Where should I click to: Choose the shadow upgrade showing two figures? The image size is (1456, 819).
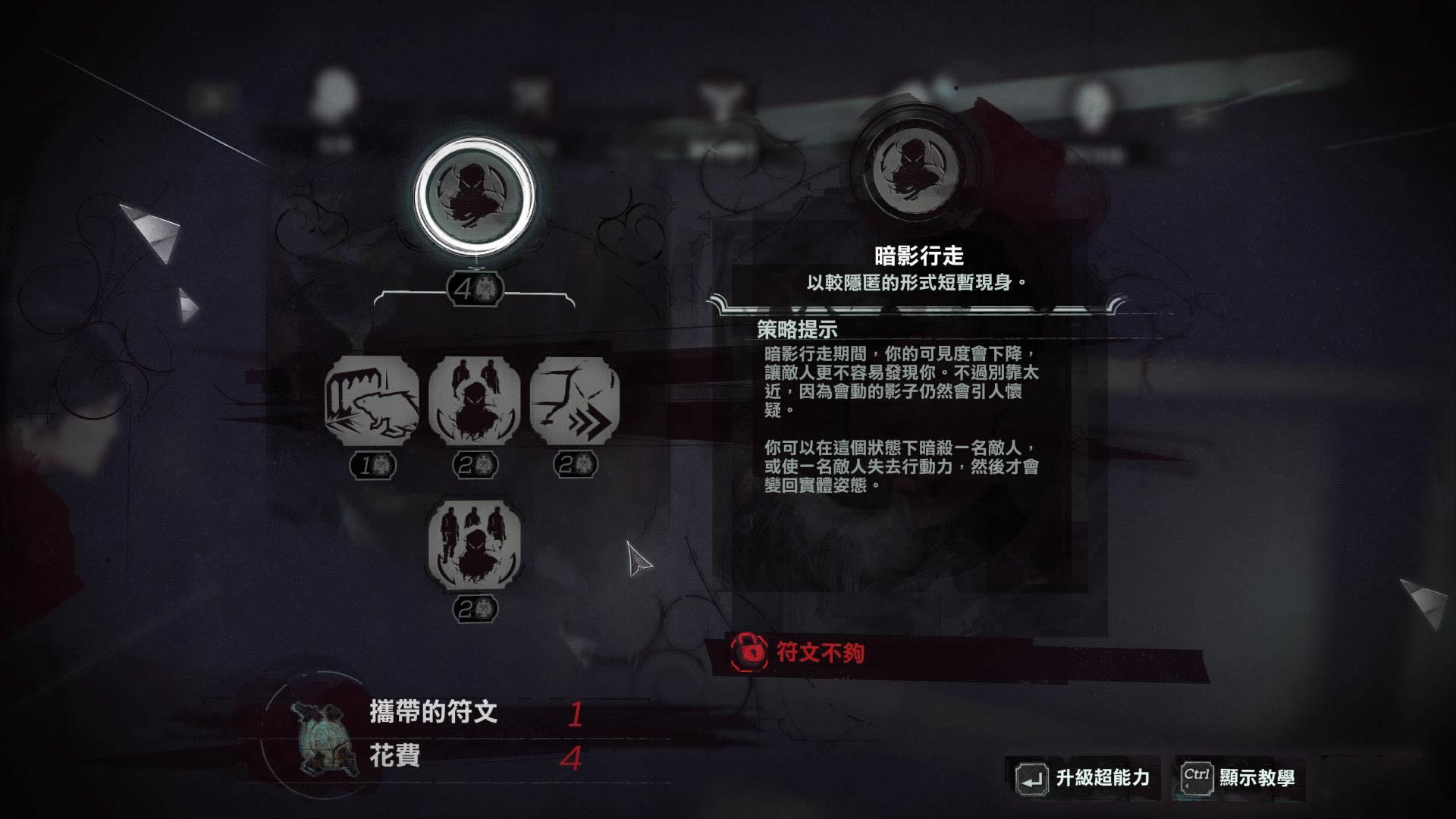tap(475, 400)
